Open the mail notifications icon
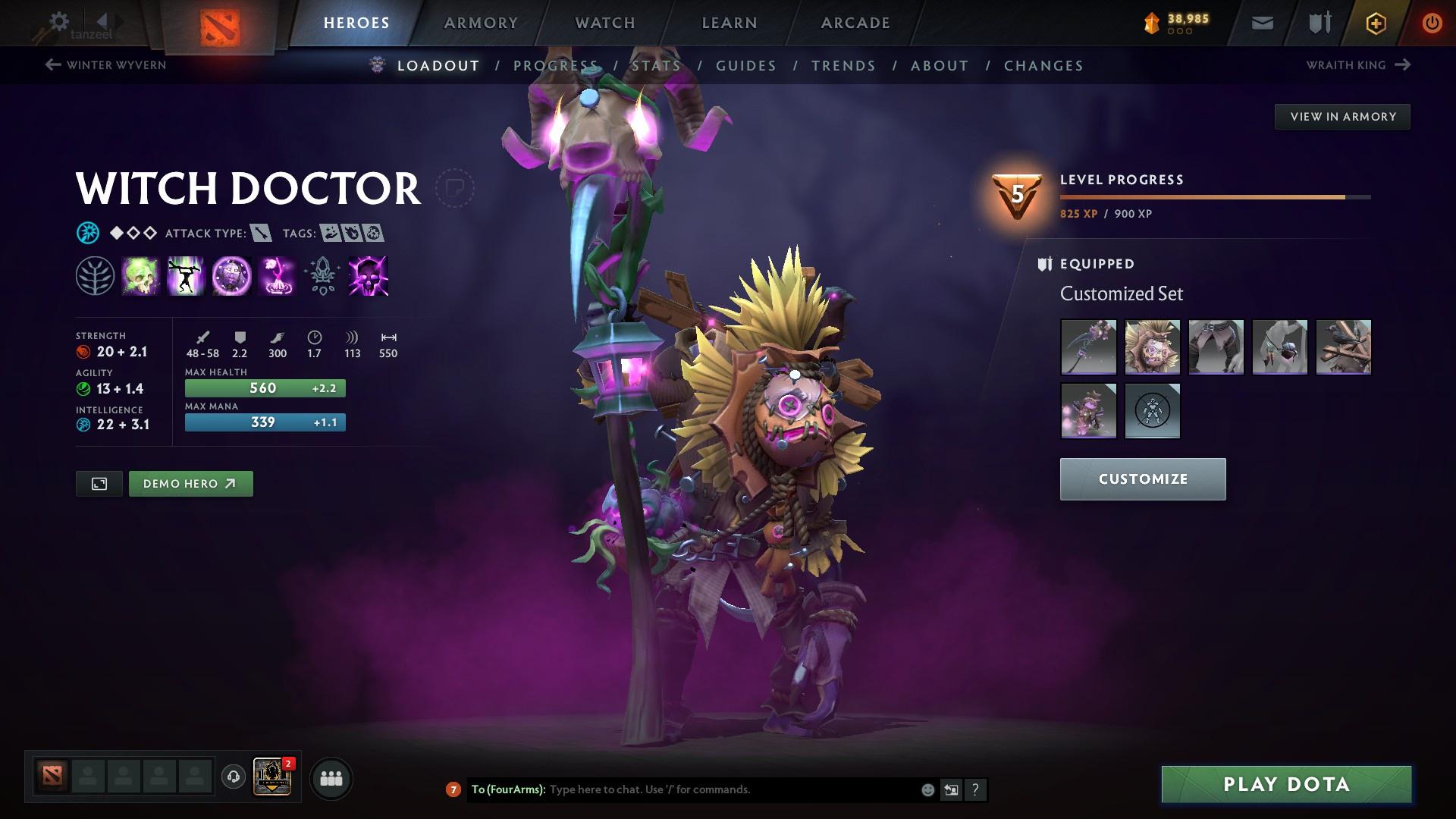This screenshot has width=1456, height=819. click(1261, 22)
